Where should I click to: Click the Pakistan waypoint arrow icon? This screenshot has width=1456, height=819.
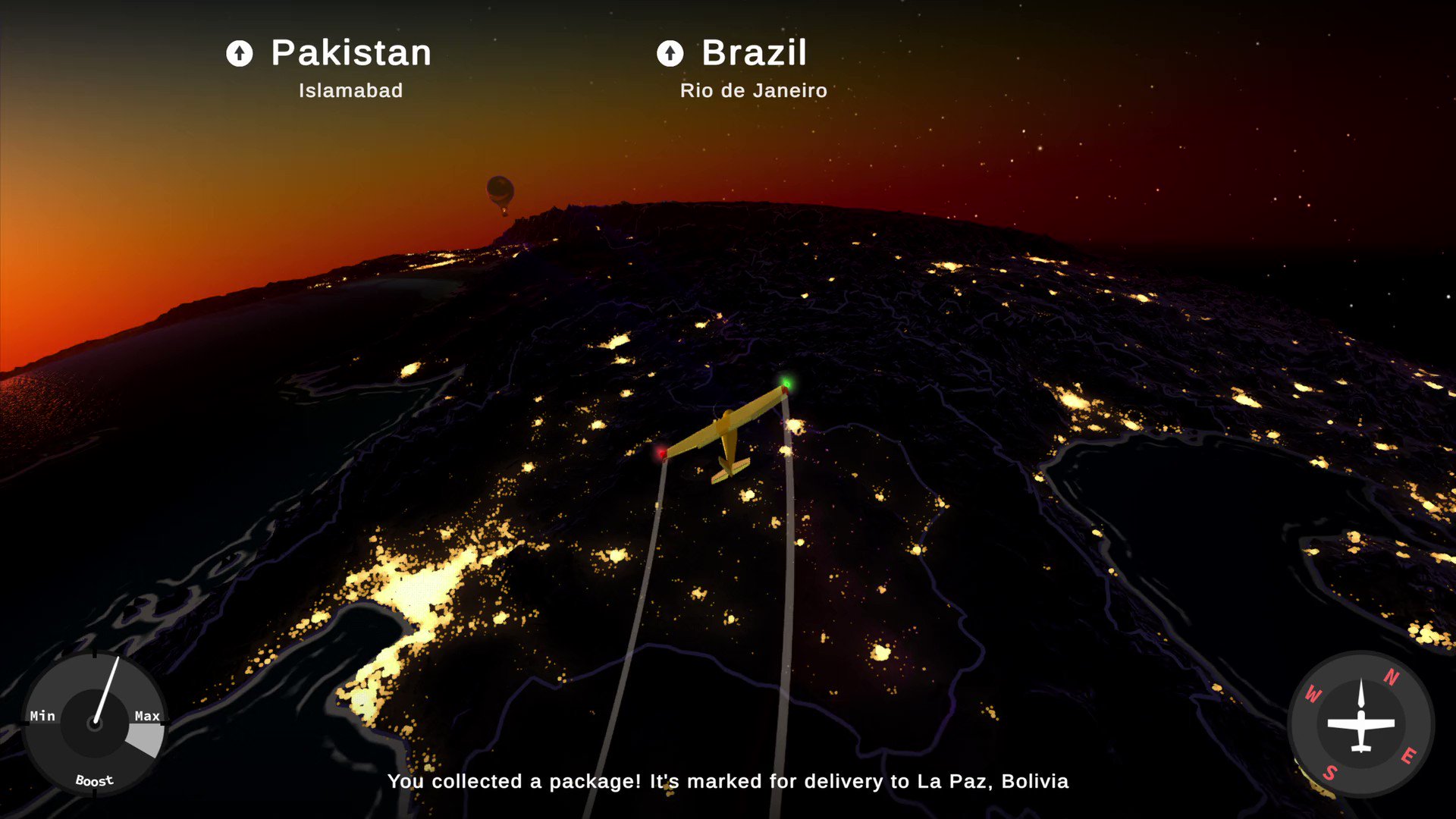pyautogui.click(x=240, y=53)
